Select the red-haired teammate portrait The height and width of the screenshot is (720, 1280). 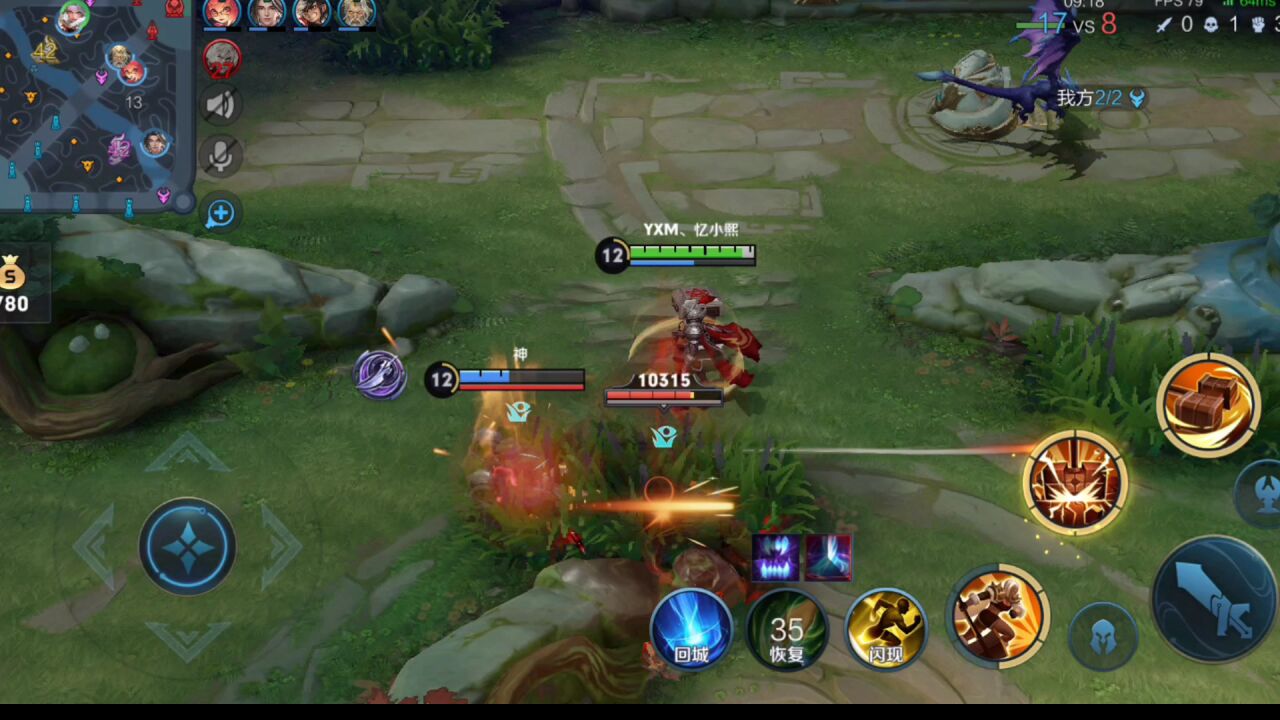[x=222, y=13]
